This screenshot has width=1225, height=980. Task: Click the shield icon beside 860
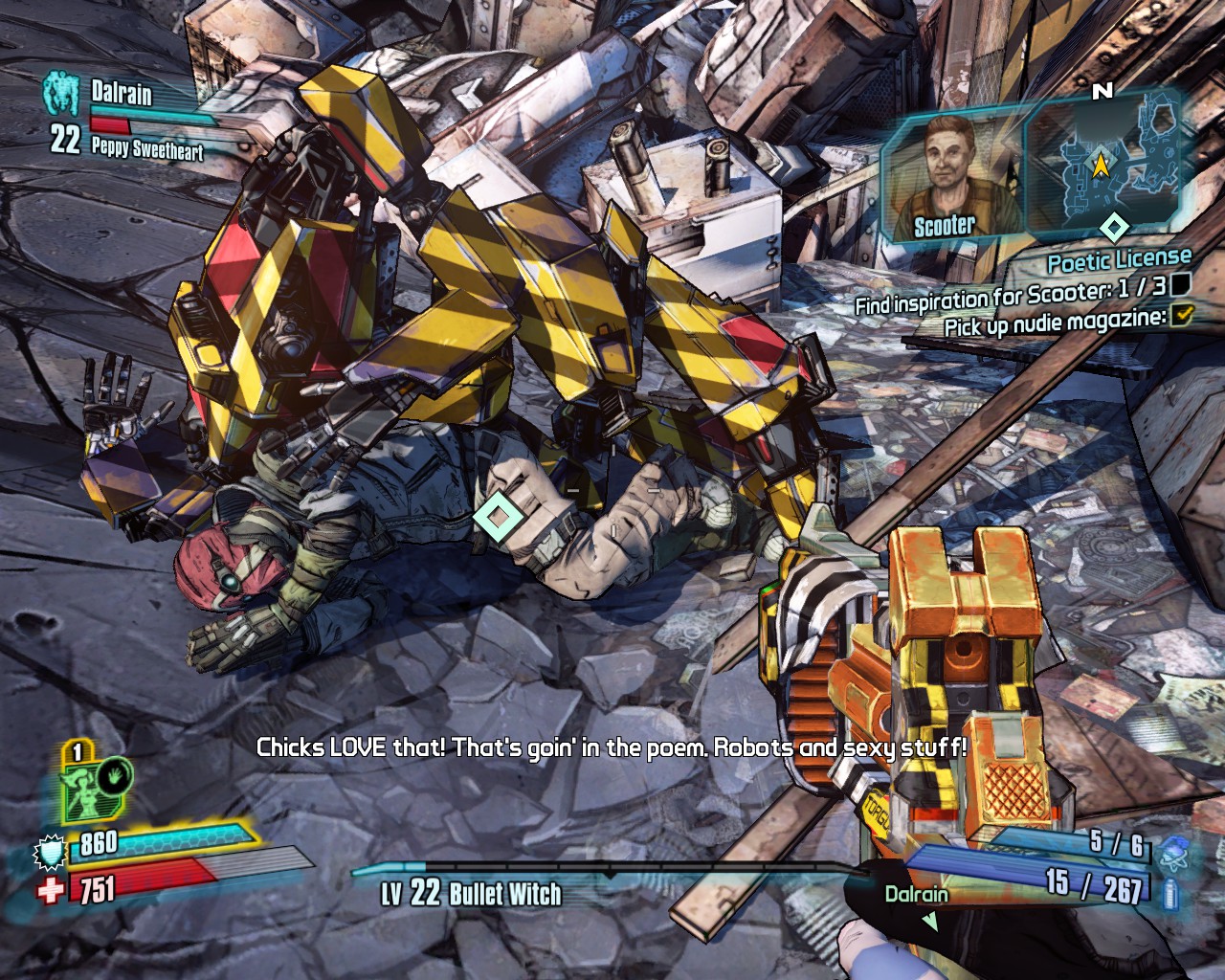(51, 851)
